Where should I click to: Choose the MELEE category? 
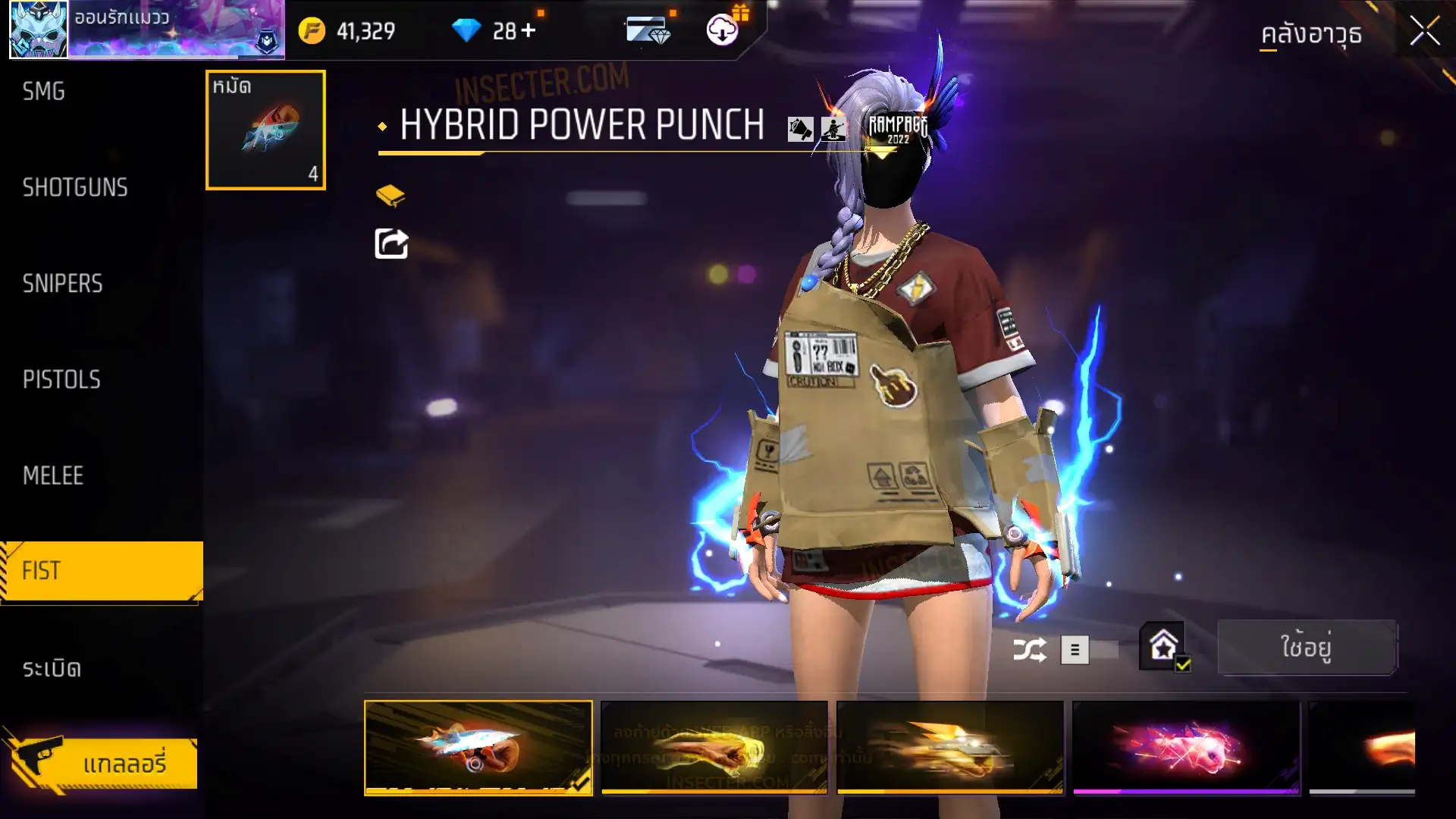(x=53, y=475)
